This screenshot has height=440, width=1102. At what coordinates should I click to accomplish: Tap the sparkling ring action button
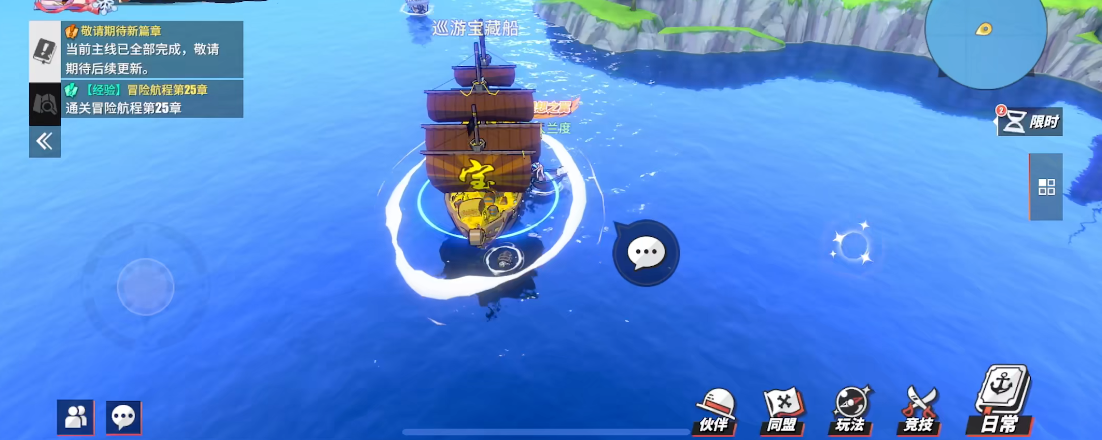tap(852, 244)
